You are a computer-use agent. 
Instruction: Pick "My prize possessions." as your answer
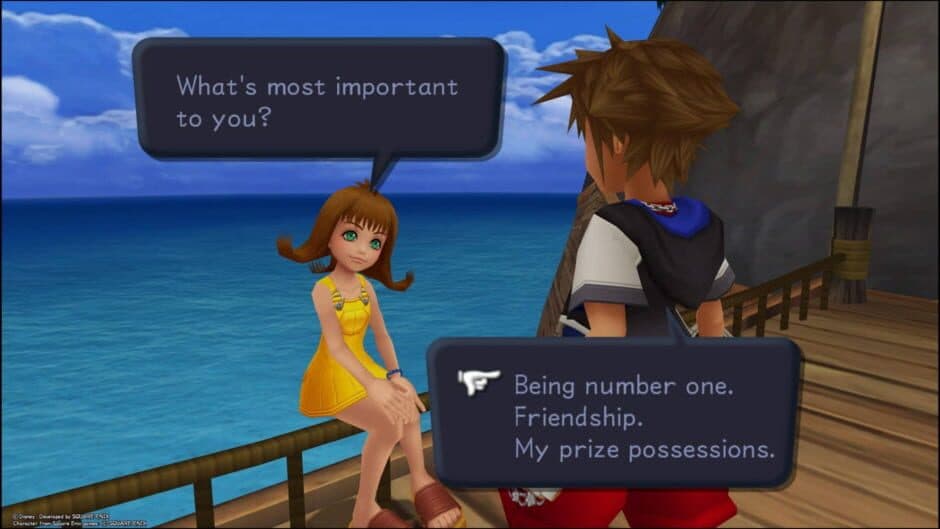point(644,450)
